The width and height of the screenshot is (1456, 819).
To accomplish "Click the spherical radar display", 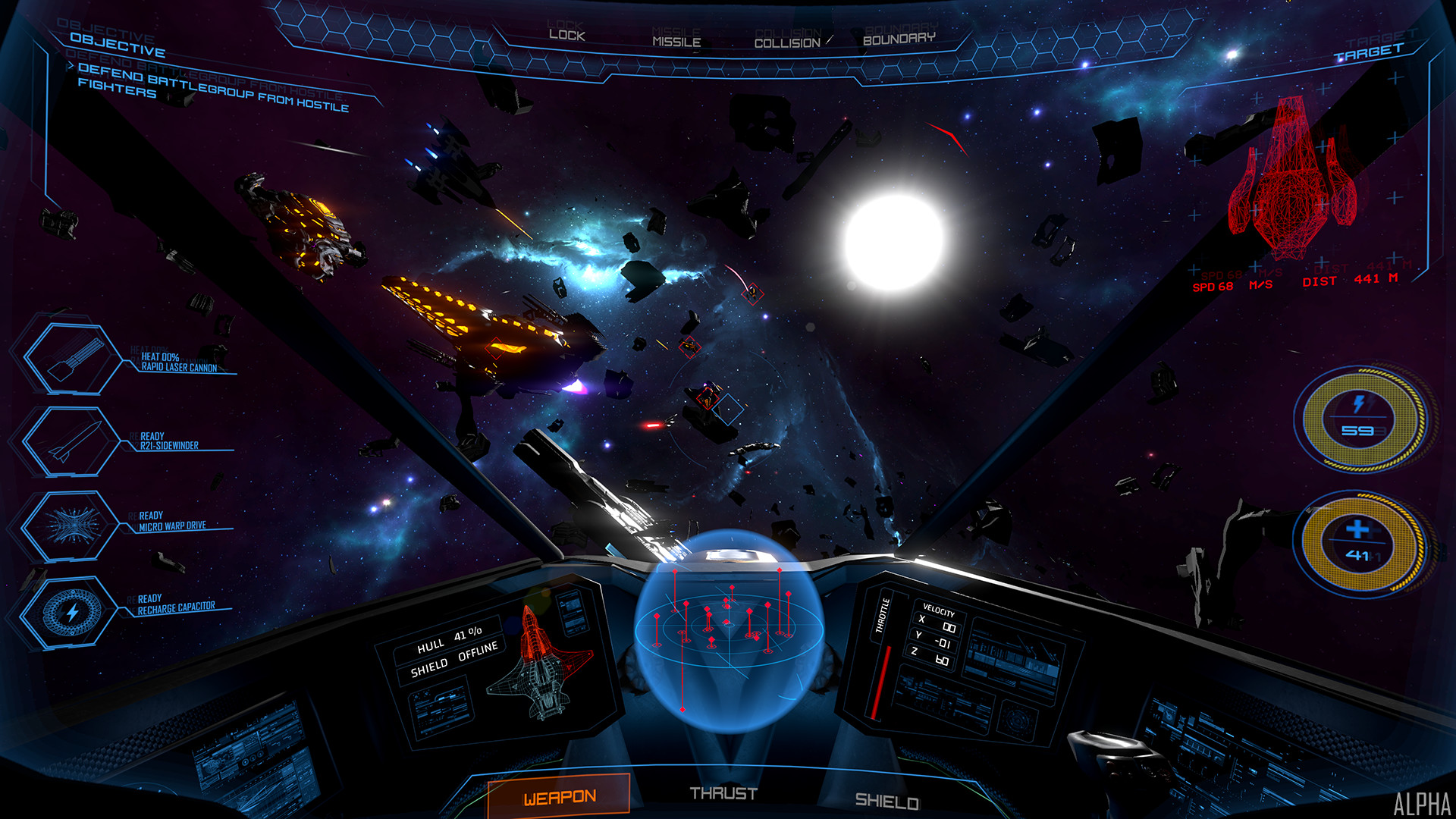I will (727, 629).
